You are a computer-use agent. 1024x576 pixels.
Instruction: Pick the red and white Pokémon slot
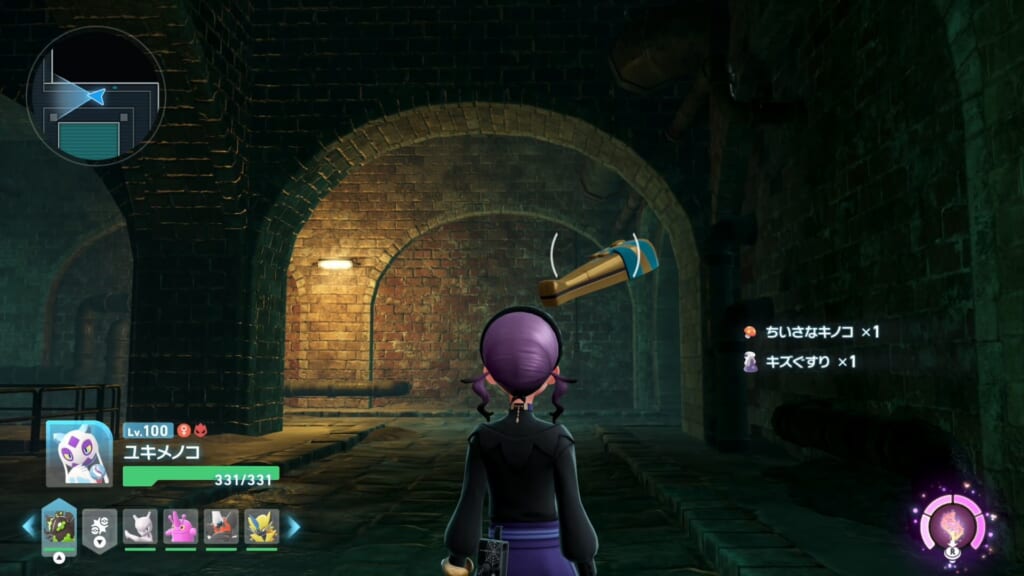tap(221, 527)
